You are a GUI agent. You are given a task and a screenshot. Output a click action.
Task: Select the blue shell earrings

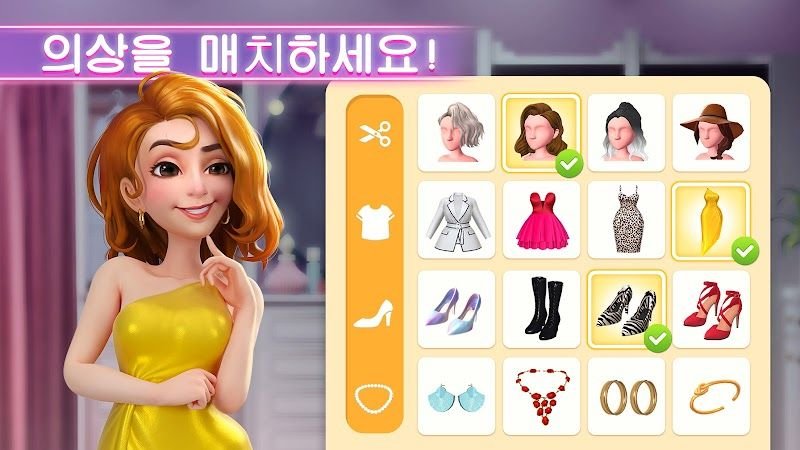[x=456, y=396]
